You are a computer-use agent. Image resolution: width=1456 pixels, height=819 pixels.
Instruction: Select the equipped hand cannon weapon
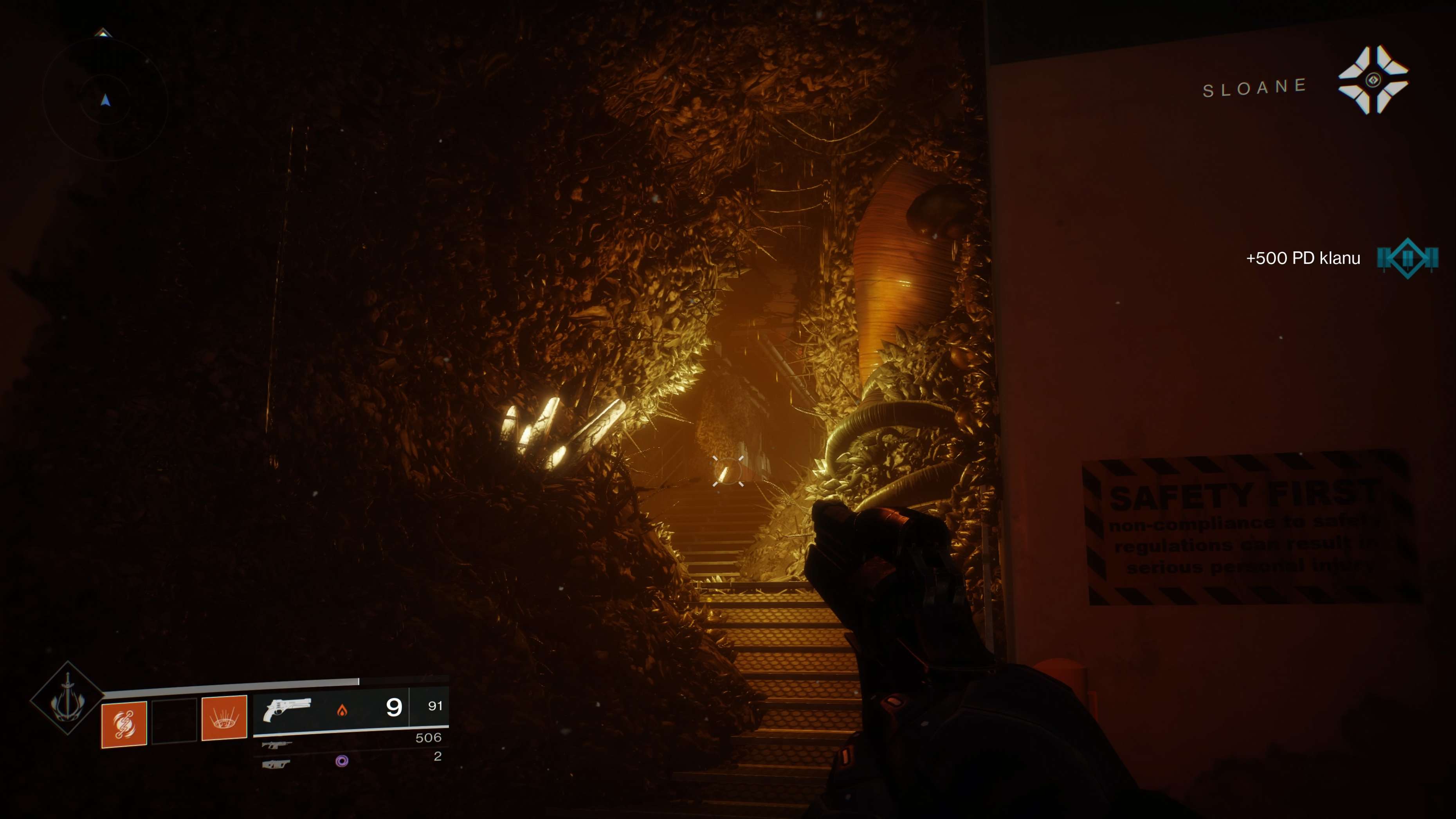pyautogui.click(x=287, y=709)
